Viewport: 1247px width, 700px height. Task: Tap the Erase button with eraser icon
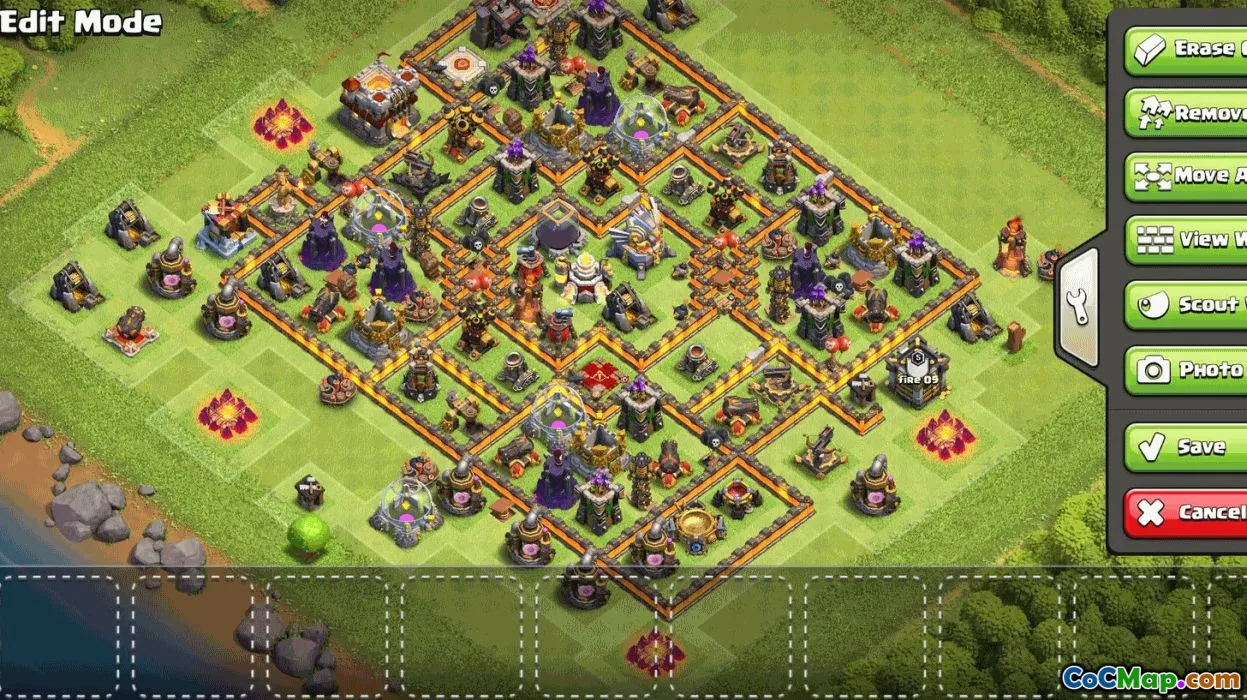point(1188,49)
